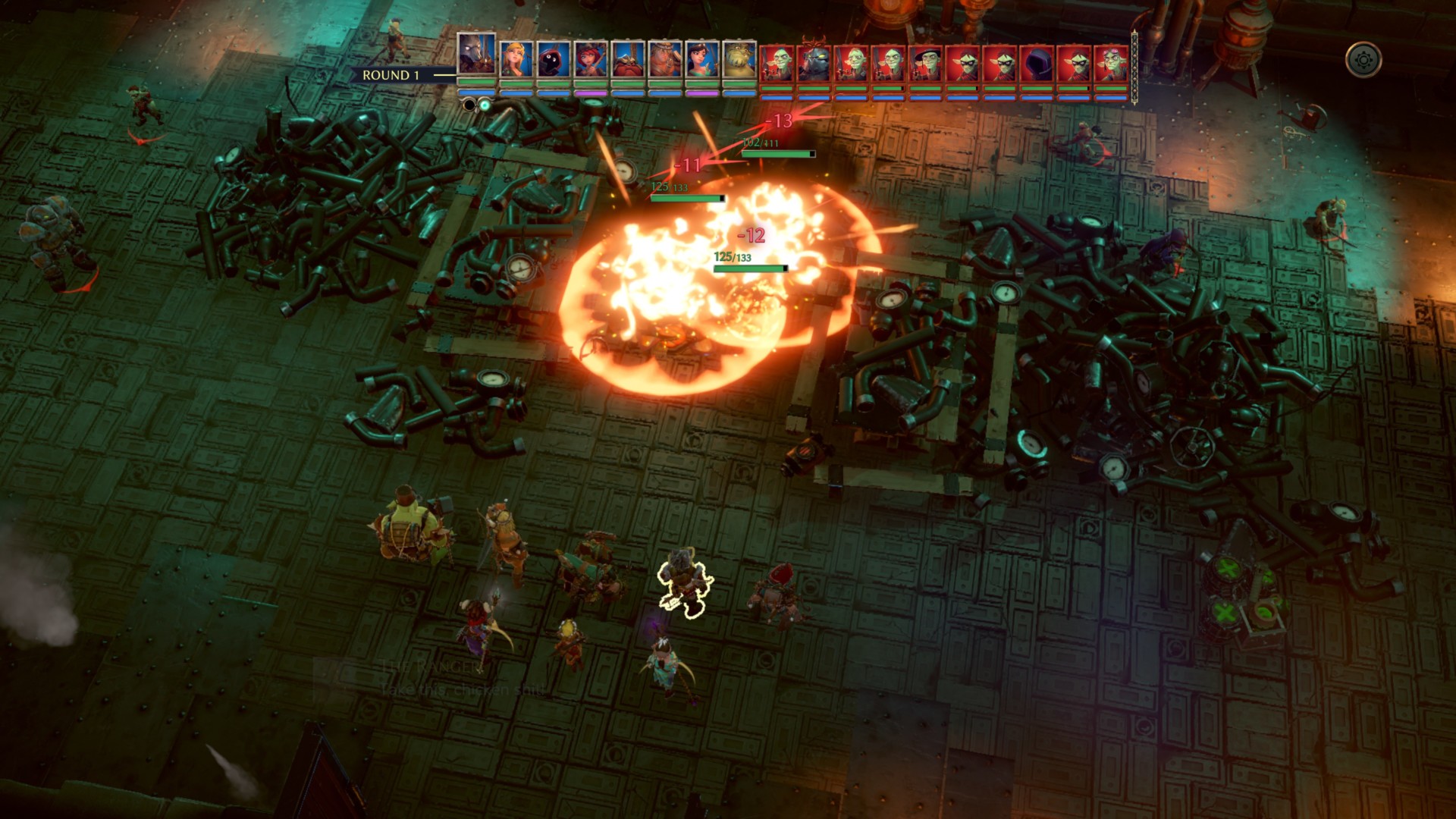
Task: Select the wolf-headed character's turn portrait
Action: click(477, 55)
